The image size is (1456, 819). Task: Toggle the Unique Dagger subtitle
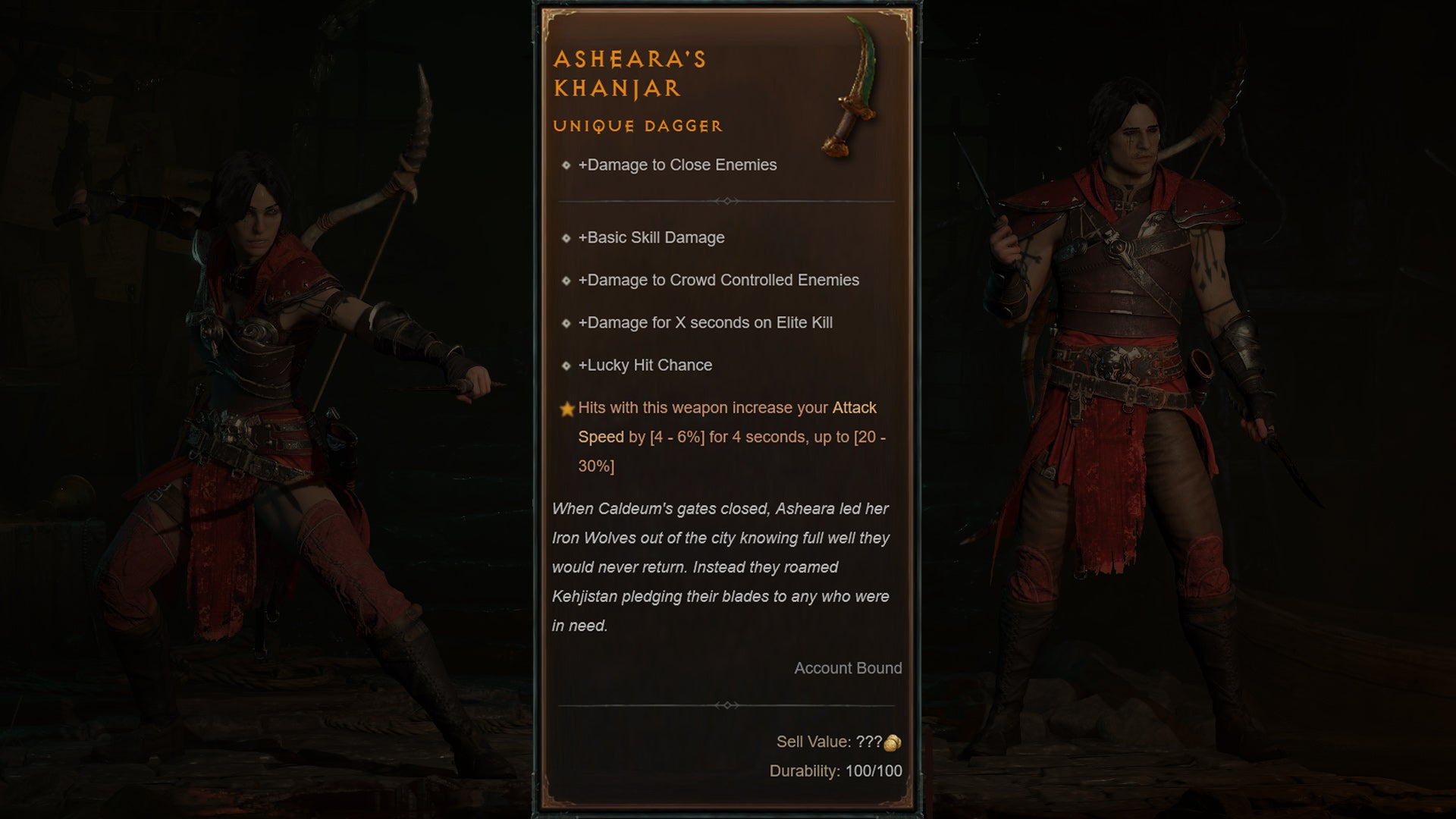pyautogui.click(x=637, y=126)
